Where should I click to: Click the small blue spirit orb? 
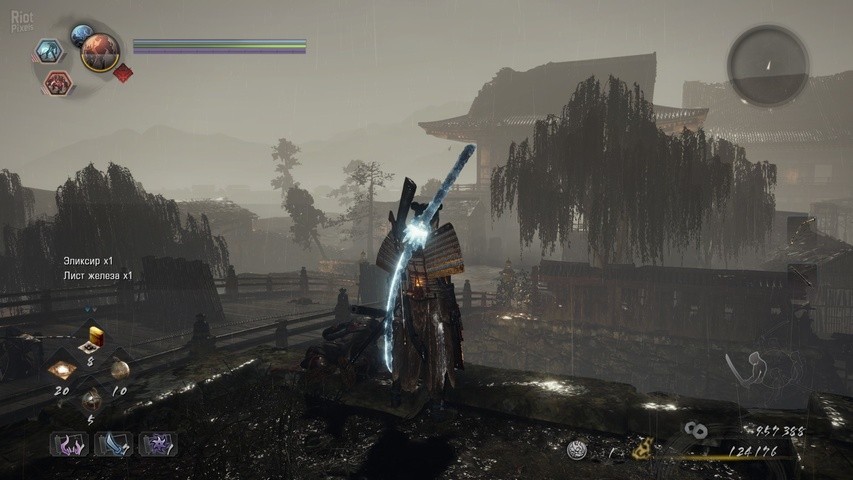[x=81, y=34]
